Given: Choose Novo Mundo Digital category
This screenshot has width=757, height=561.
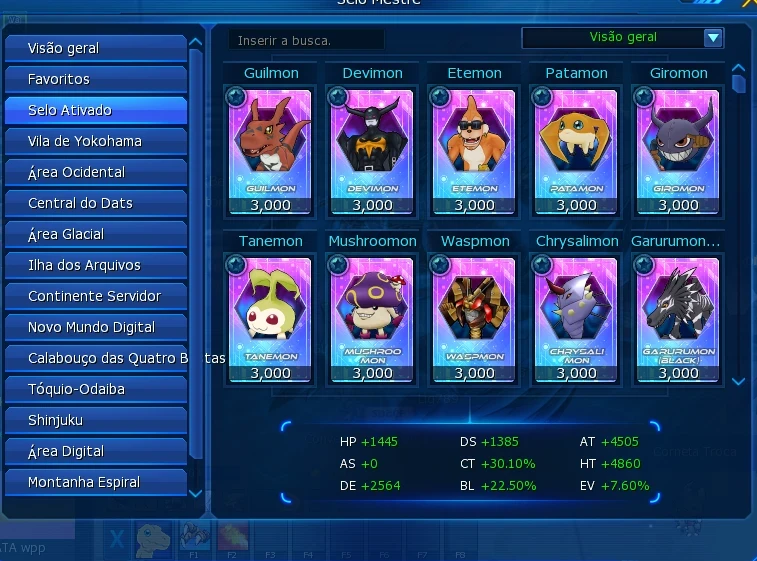Looking at the screenshot, I should click(x=95, y=327).
